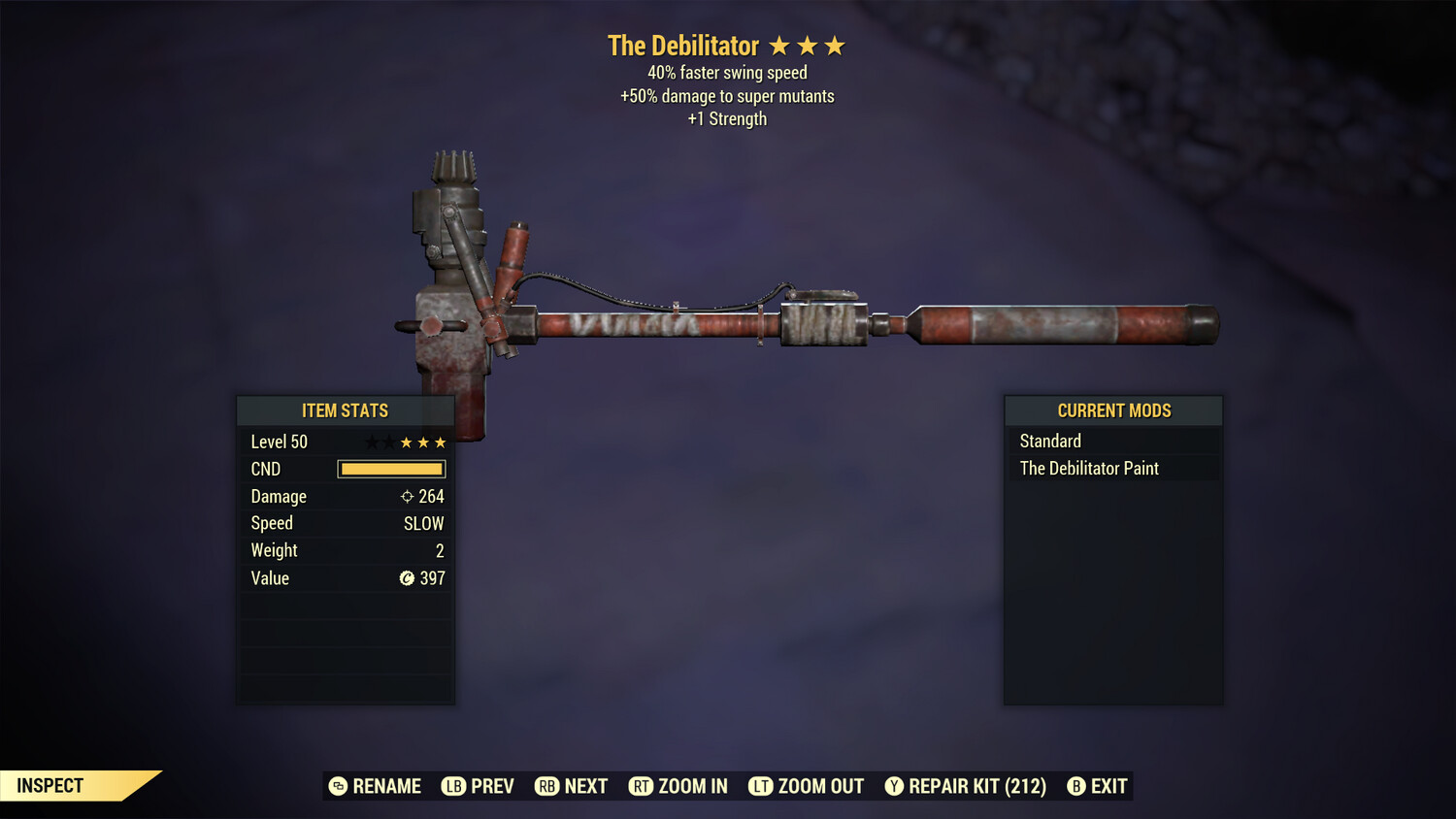Show the Next item
The image size is (1456, 819).
click(x=572, y=786)
